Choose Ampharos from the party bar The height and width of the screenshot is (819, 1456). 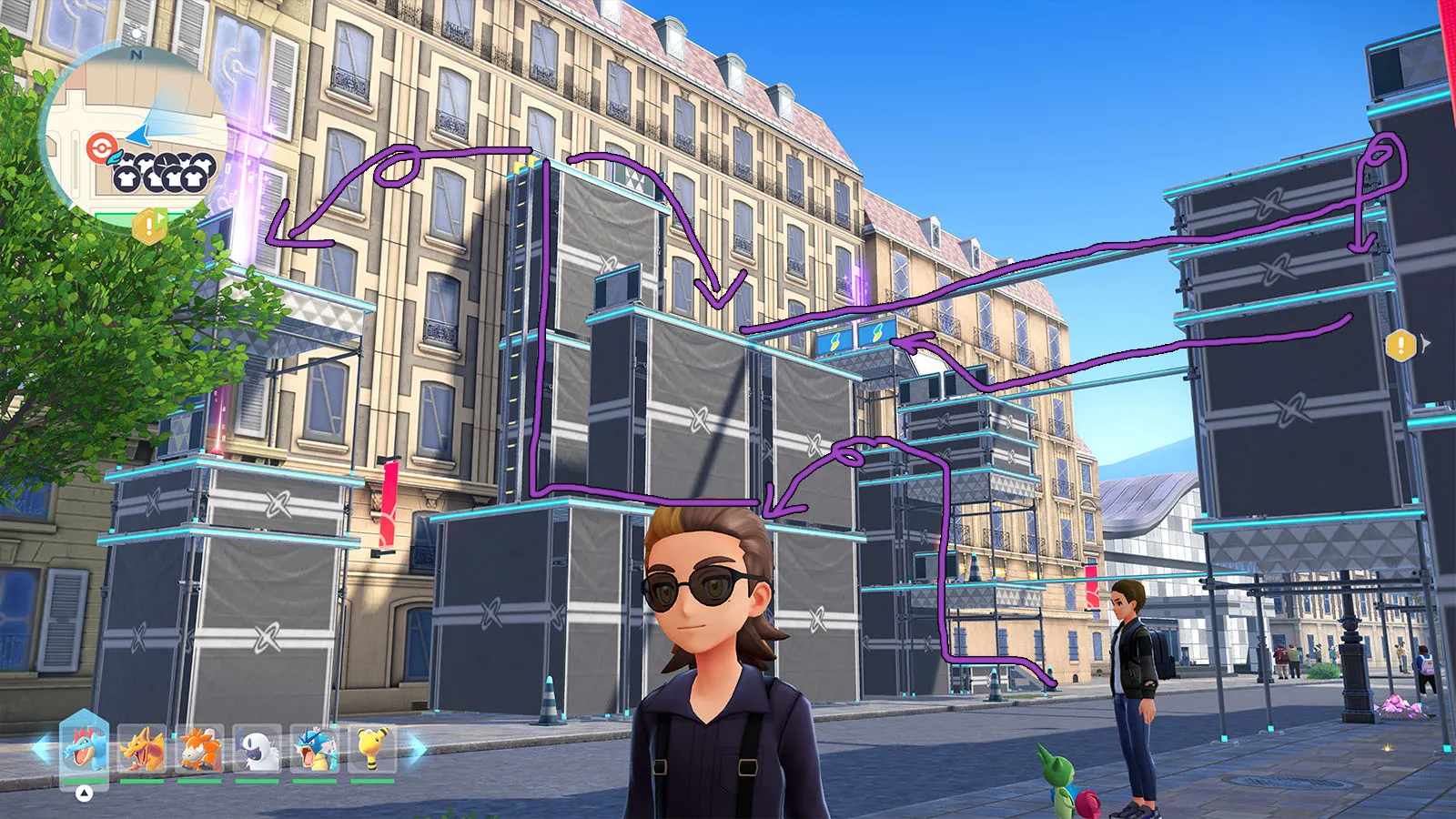point(372,750)
